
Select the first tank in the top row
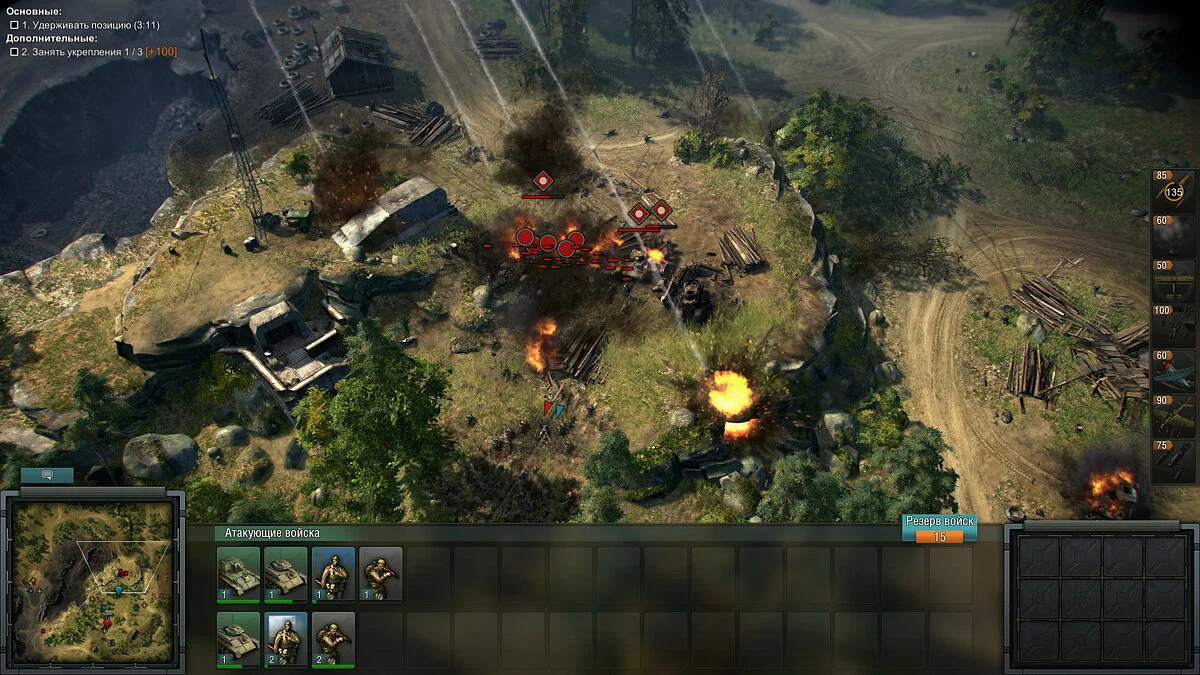point(238,573)
